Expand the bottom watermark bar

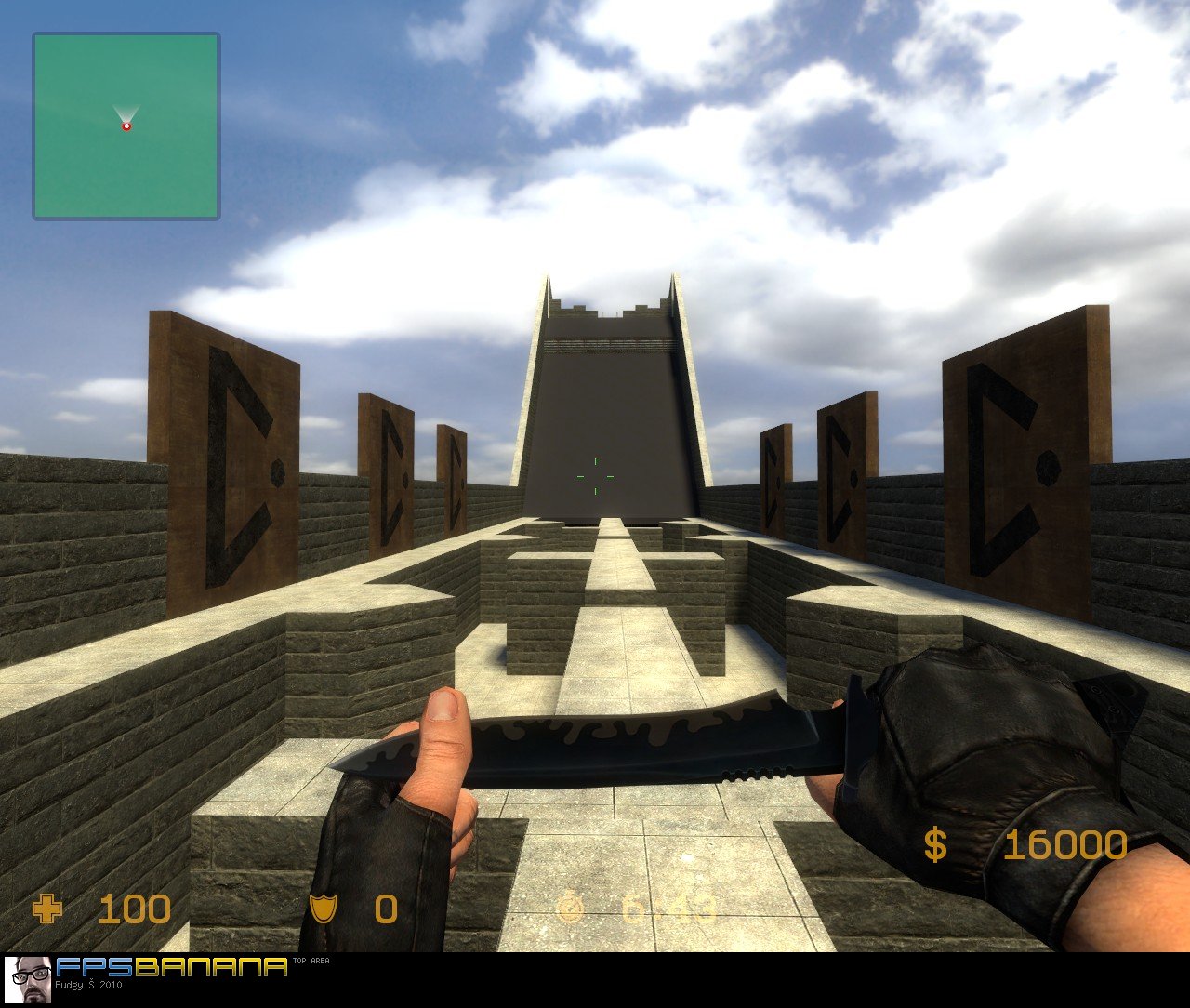(595, 981)
